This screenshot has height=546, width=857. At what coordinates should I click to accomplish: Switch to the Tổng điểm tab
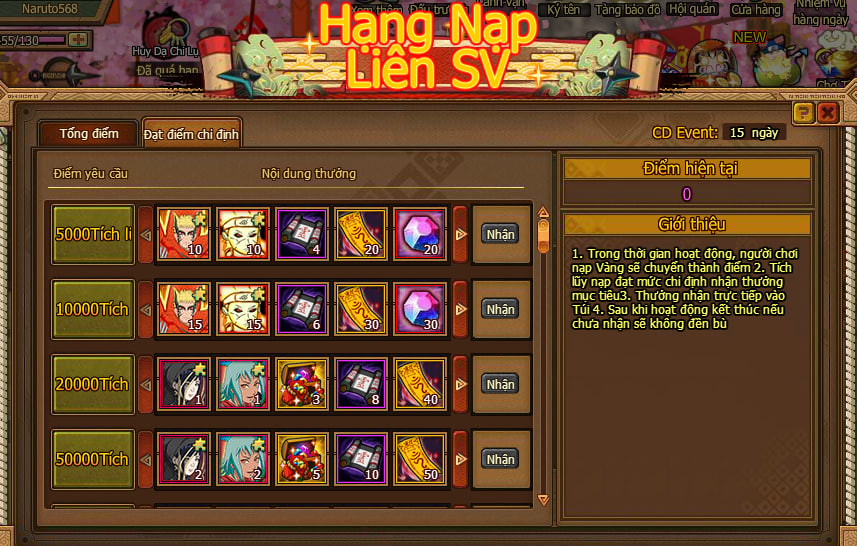click(x=88, y=133)
